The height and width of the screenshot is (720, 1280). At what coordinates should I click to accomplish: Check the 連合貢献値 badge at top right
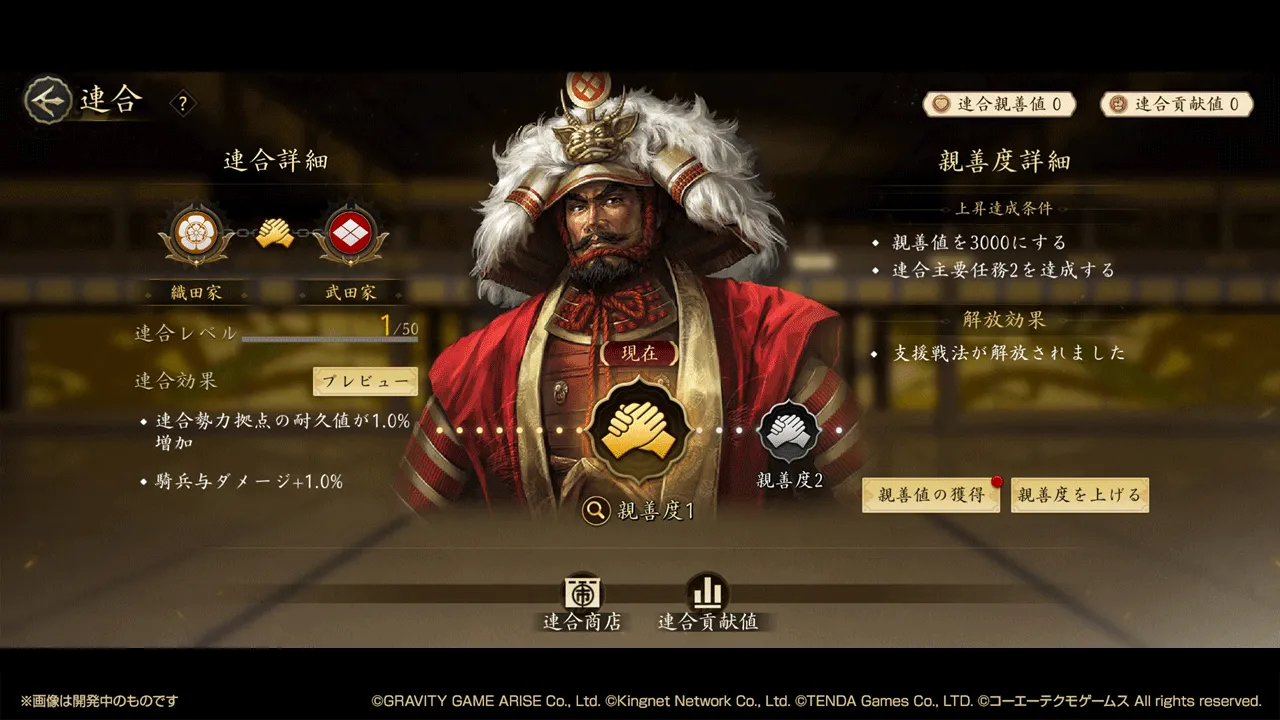pos(1176,104)
